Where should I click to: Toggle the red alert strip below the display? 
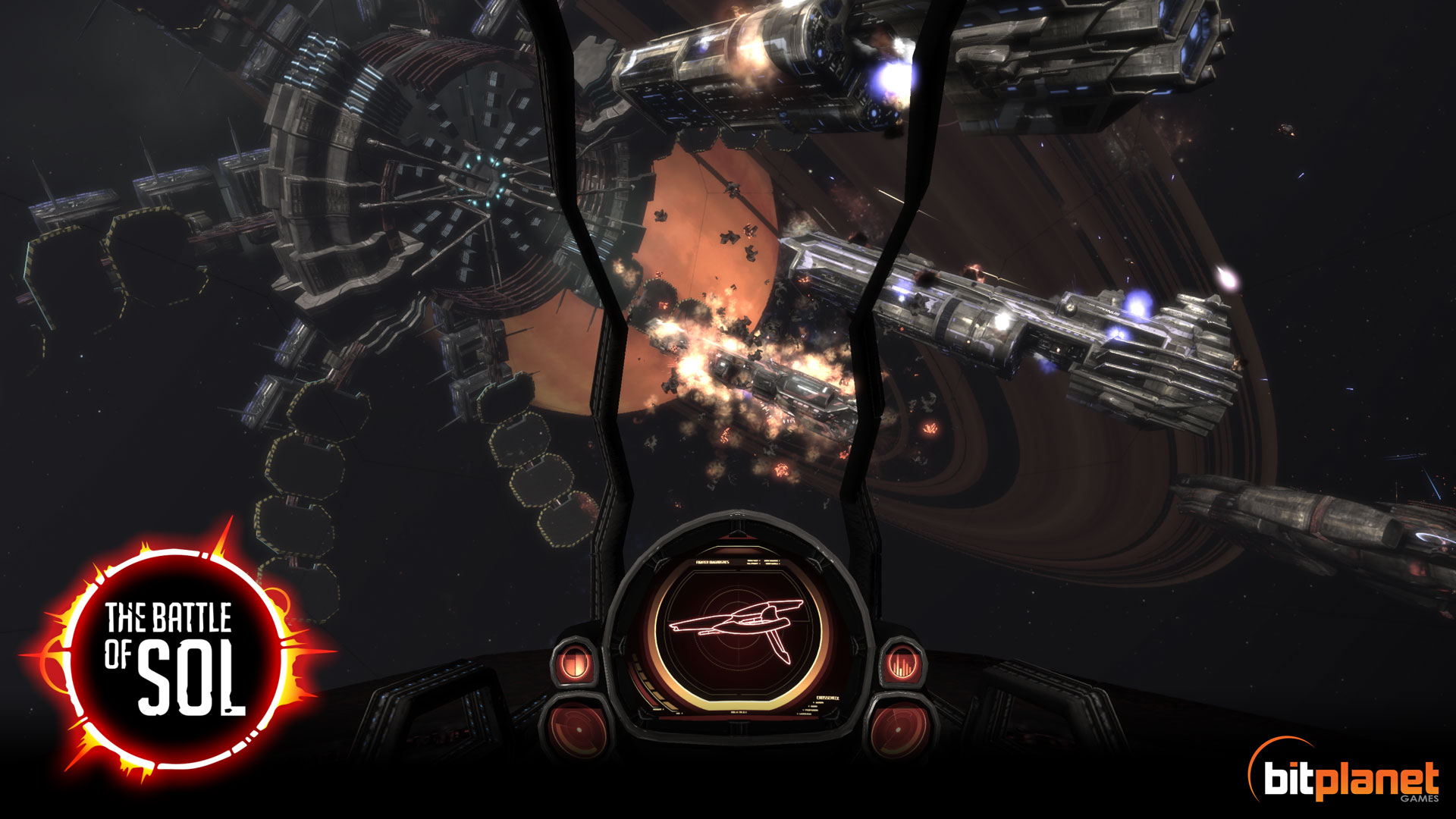pyautogui.click(x=739, y=717)
